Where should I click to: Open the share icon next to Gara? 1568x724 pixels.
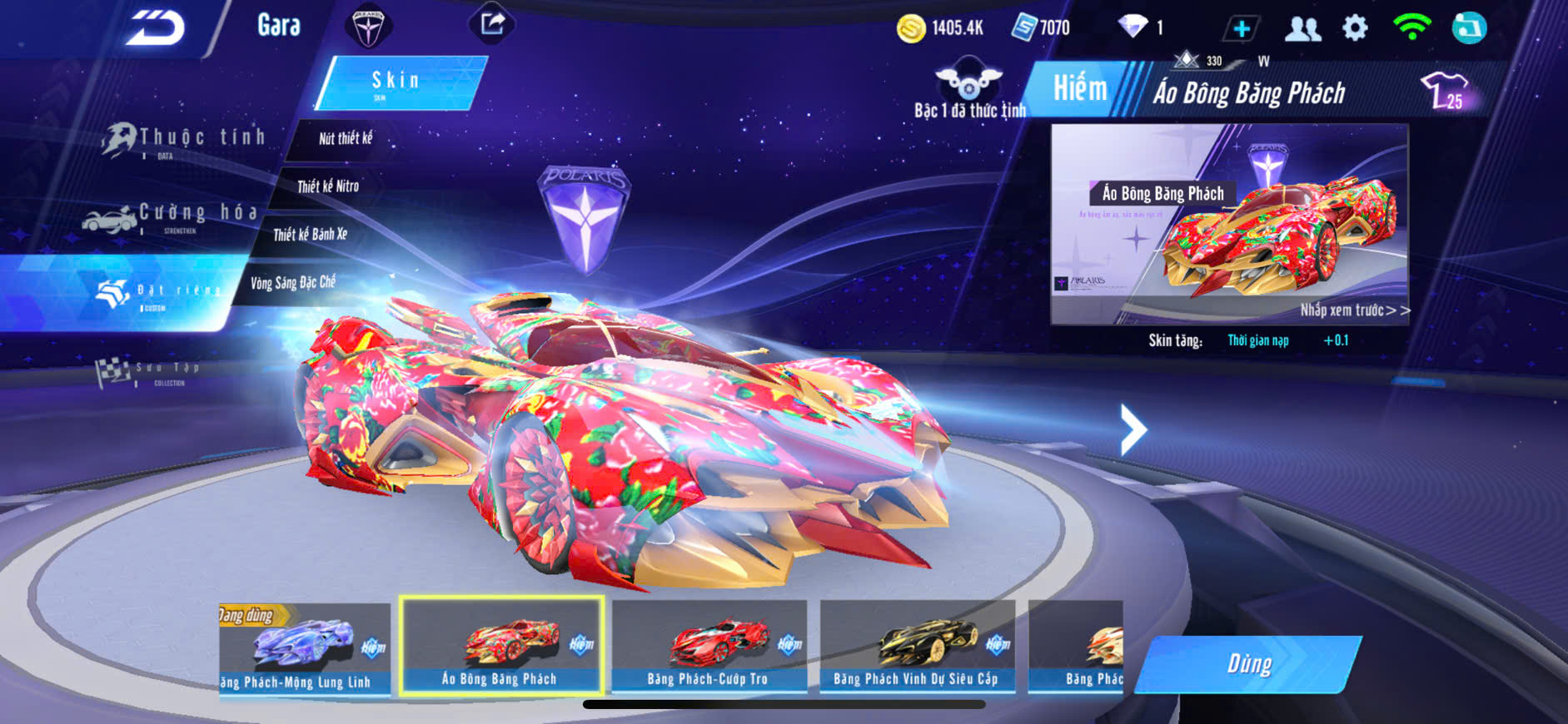click(x=492, y=24)
